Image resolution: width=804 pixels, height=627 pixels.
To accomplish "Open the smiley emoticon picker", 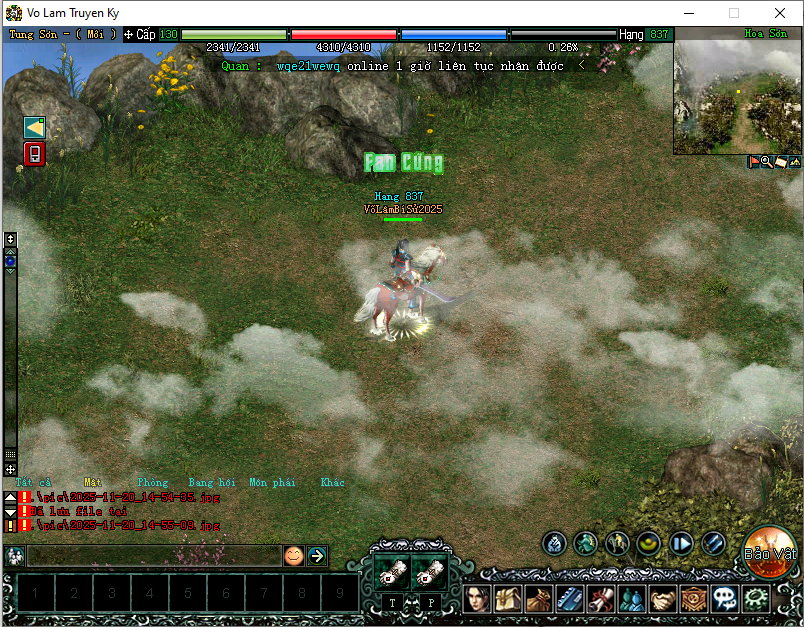I will click(293, 555).
